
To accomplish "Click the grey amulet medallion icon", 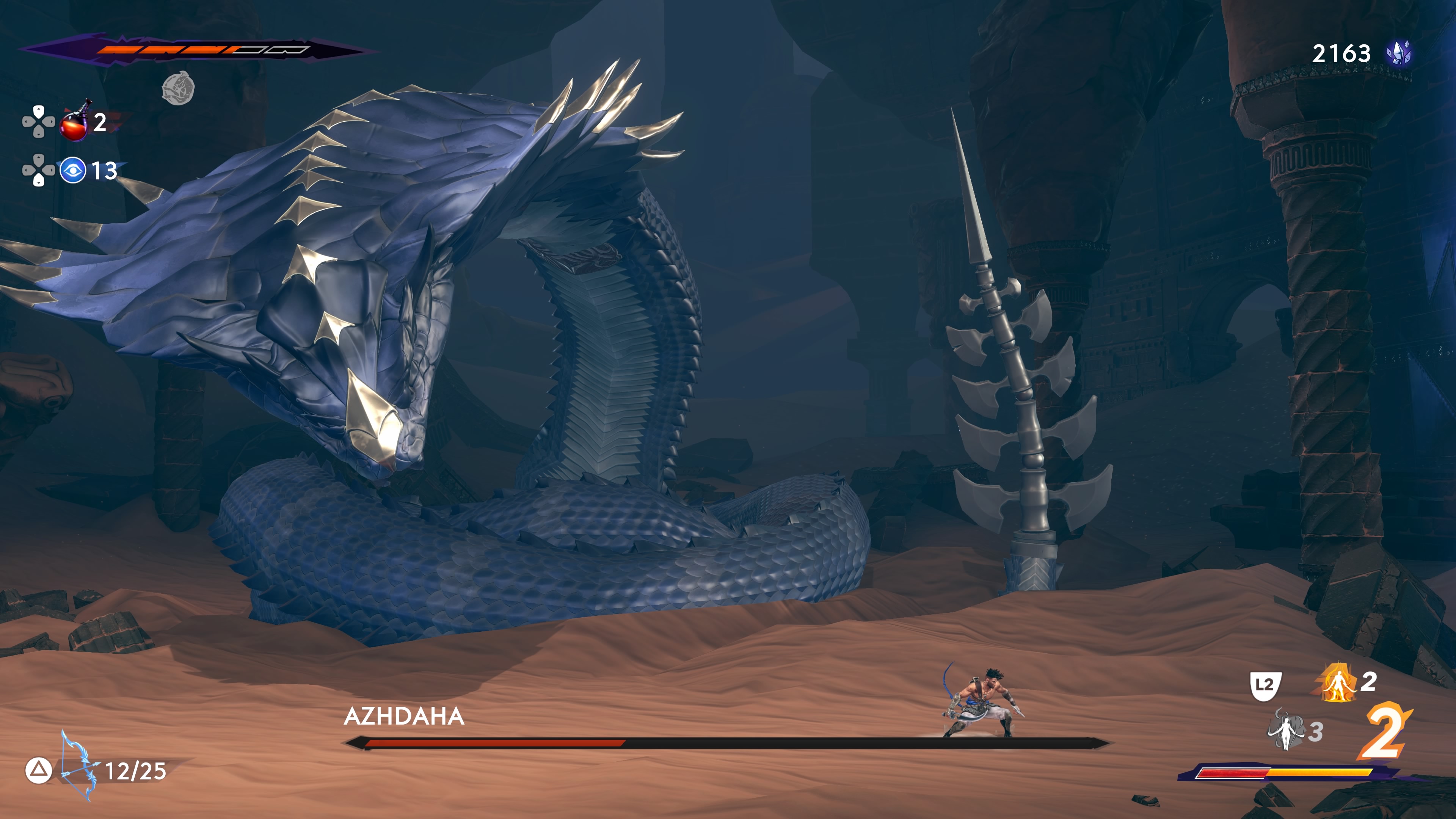I will pos(178,88).
